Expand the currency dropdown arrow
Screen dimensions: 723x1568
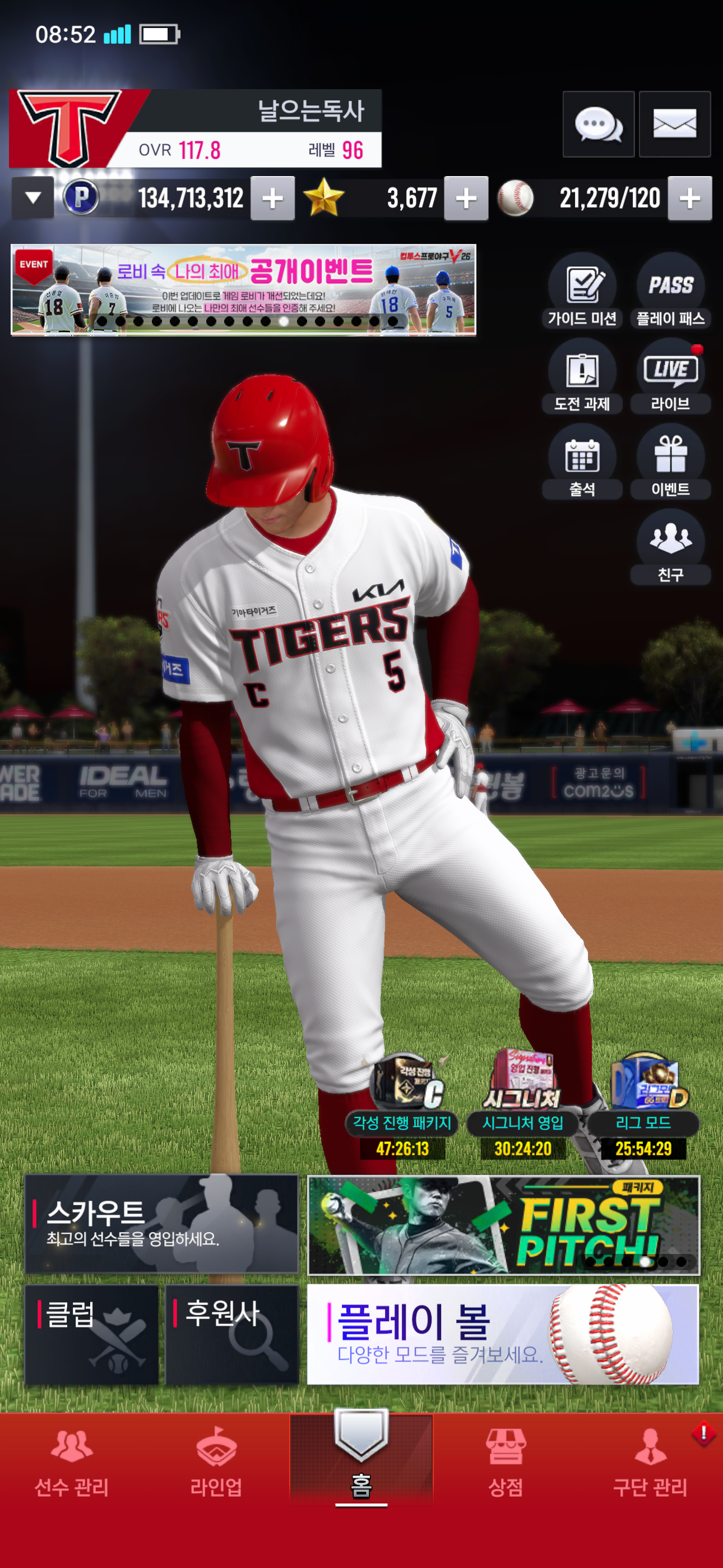click(33, 198)
